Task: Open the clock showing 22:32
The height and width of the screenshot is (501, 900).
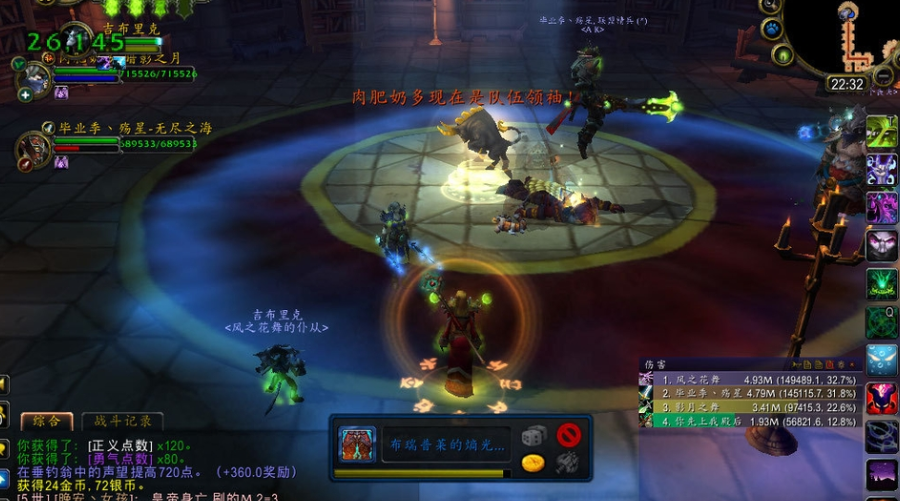Action: 846,85
